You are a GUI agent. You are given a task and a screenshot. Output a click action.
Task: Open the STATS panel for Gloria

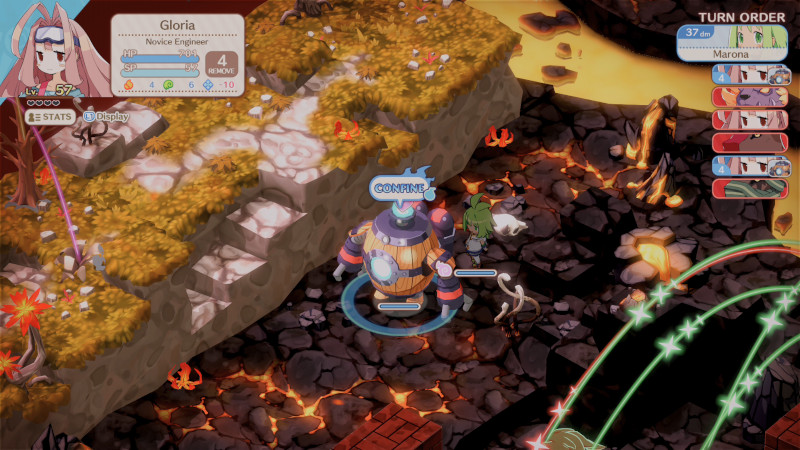[x=50, y=116]
